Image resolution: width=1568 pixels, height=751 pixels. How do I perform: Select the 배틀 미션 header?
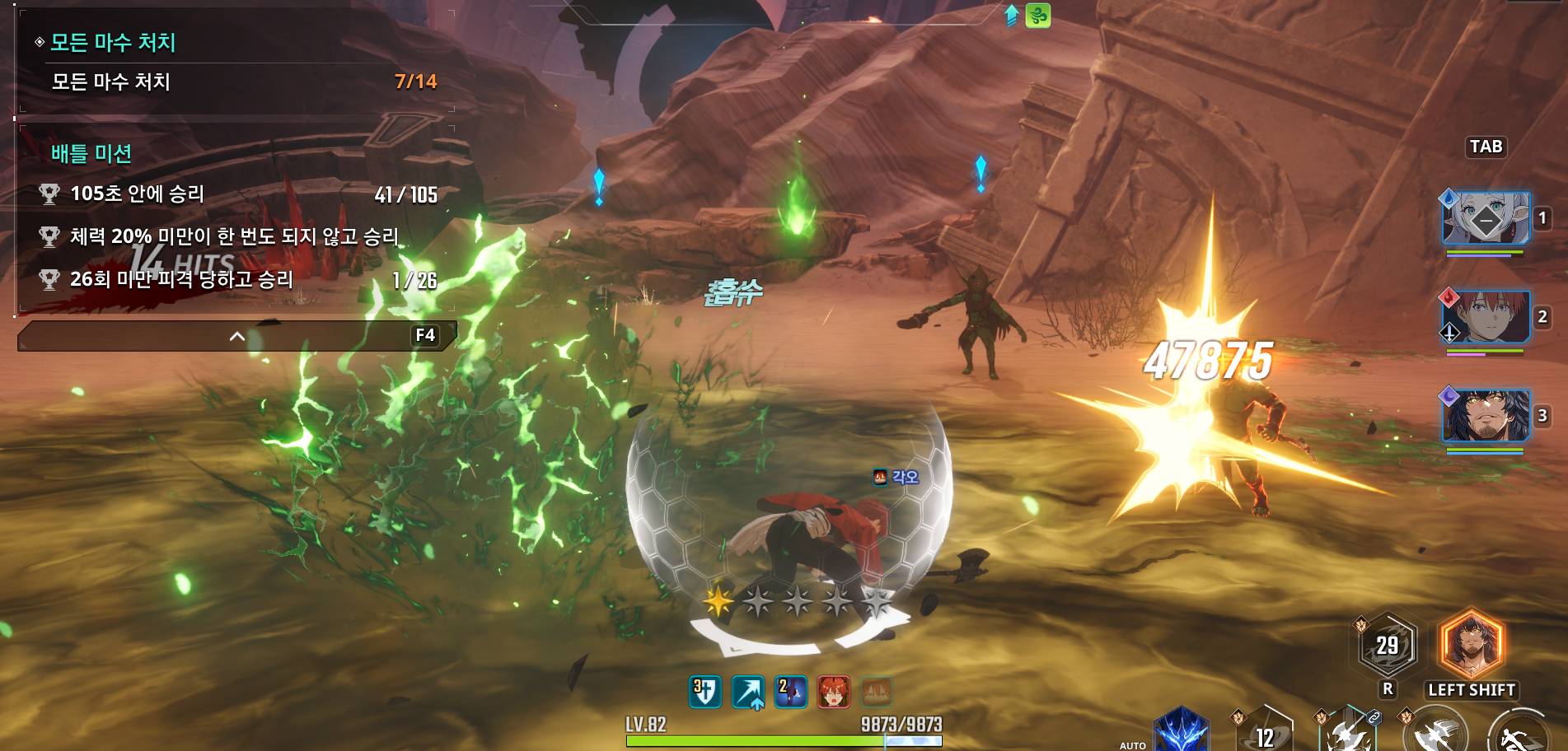91,153
